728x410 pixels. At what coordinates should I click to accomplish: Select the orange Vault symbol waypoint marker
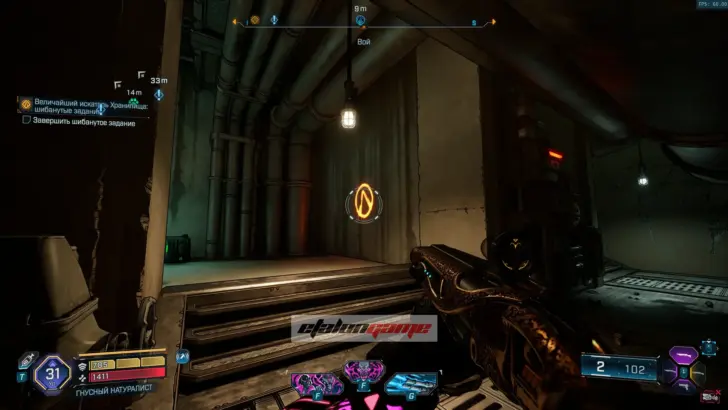pyautogui.click(x=365, y=203)
